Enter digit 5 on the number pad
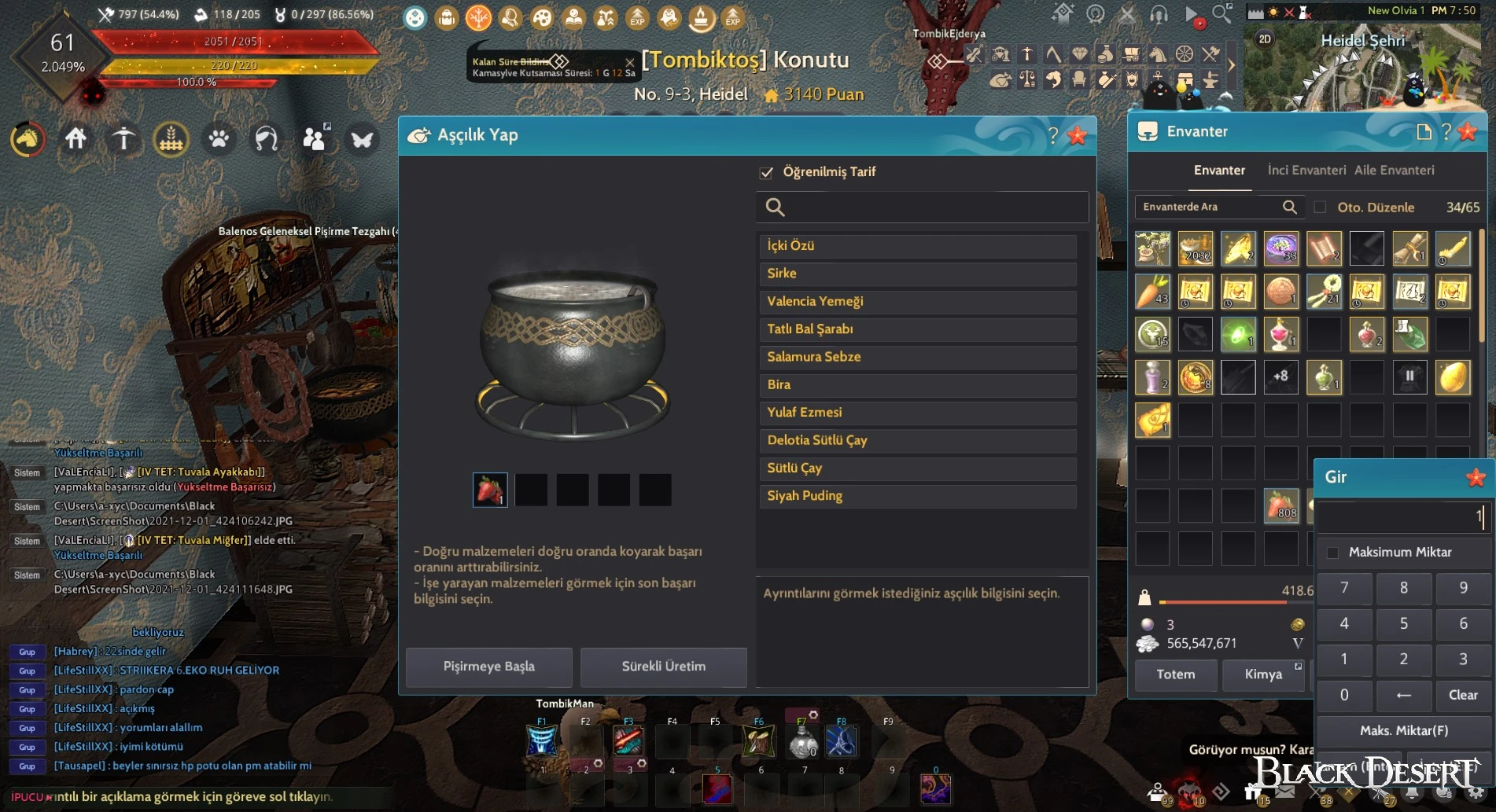1496x812 pixels. pyautogui.click(x=1403, y=623)
